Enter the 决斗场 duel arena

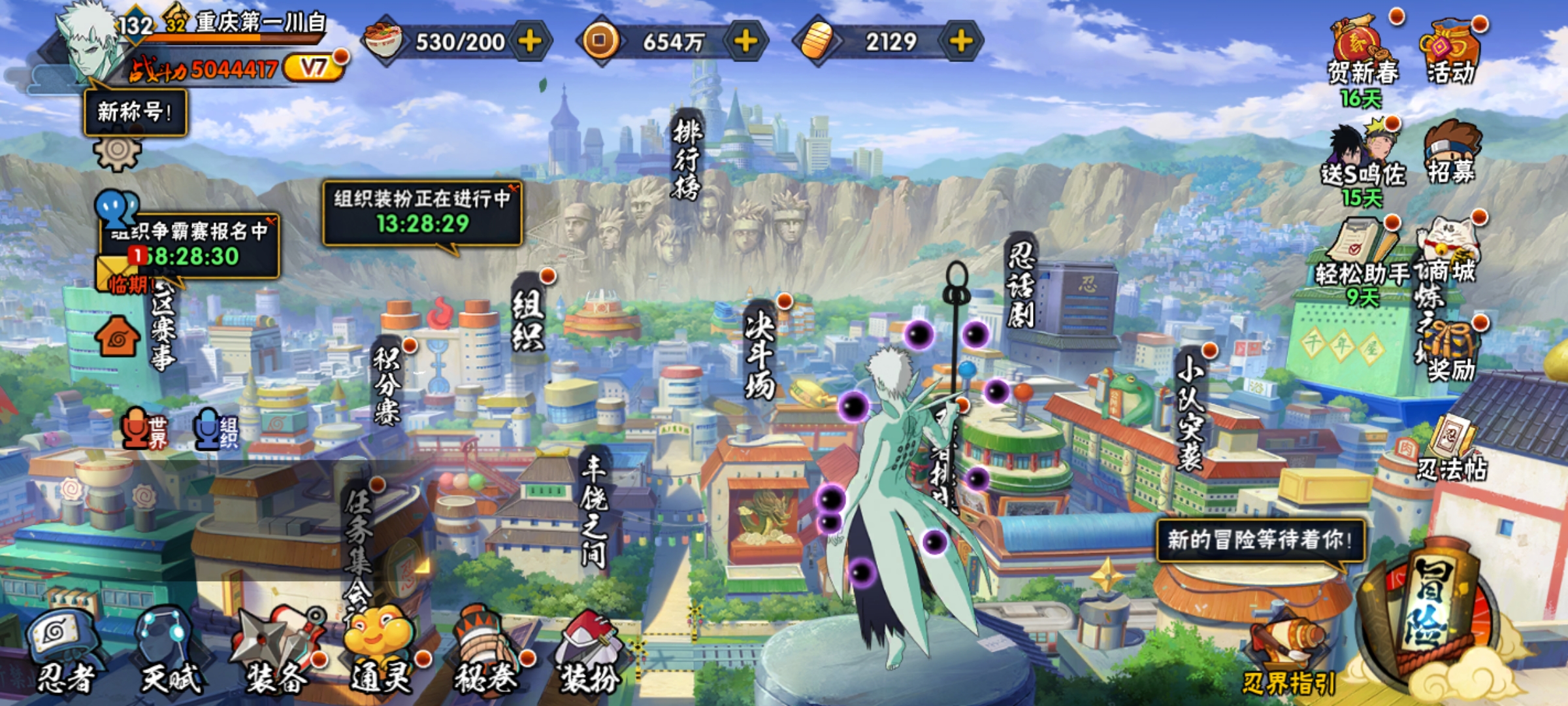[760, 353]
